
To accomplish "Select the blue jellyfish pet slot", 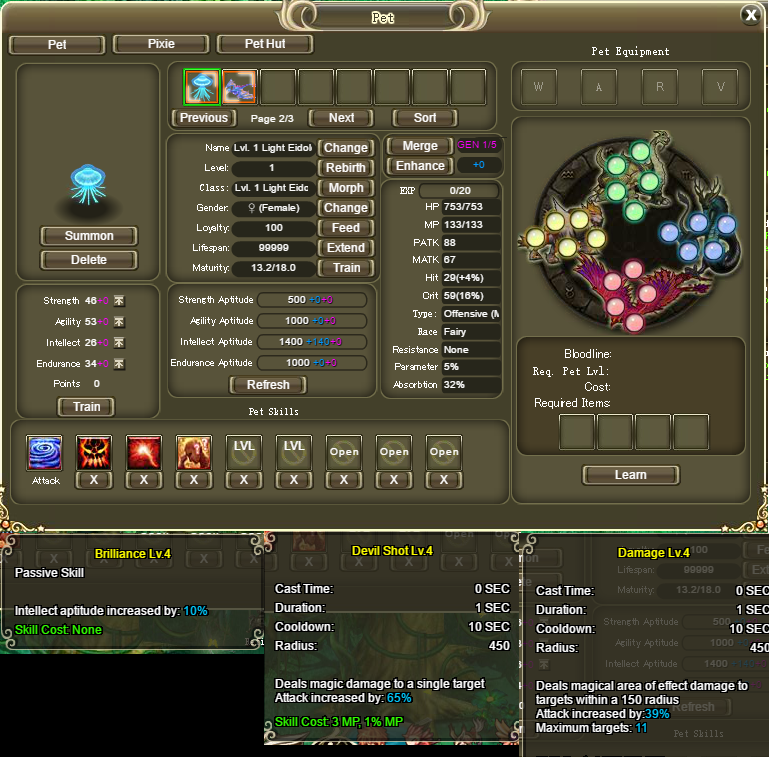I will click(202, 88).
